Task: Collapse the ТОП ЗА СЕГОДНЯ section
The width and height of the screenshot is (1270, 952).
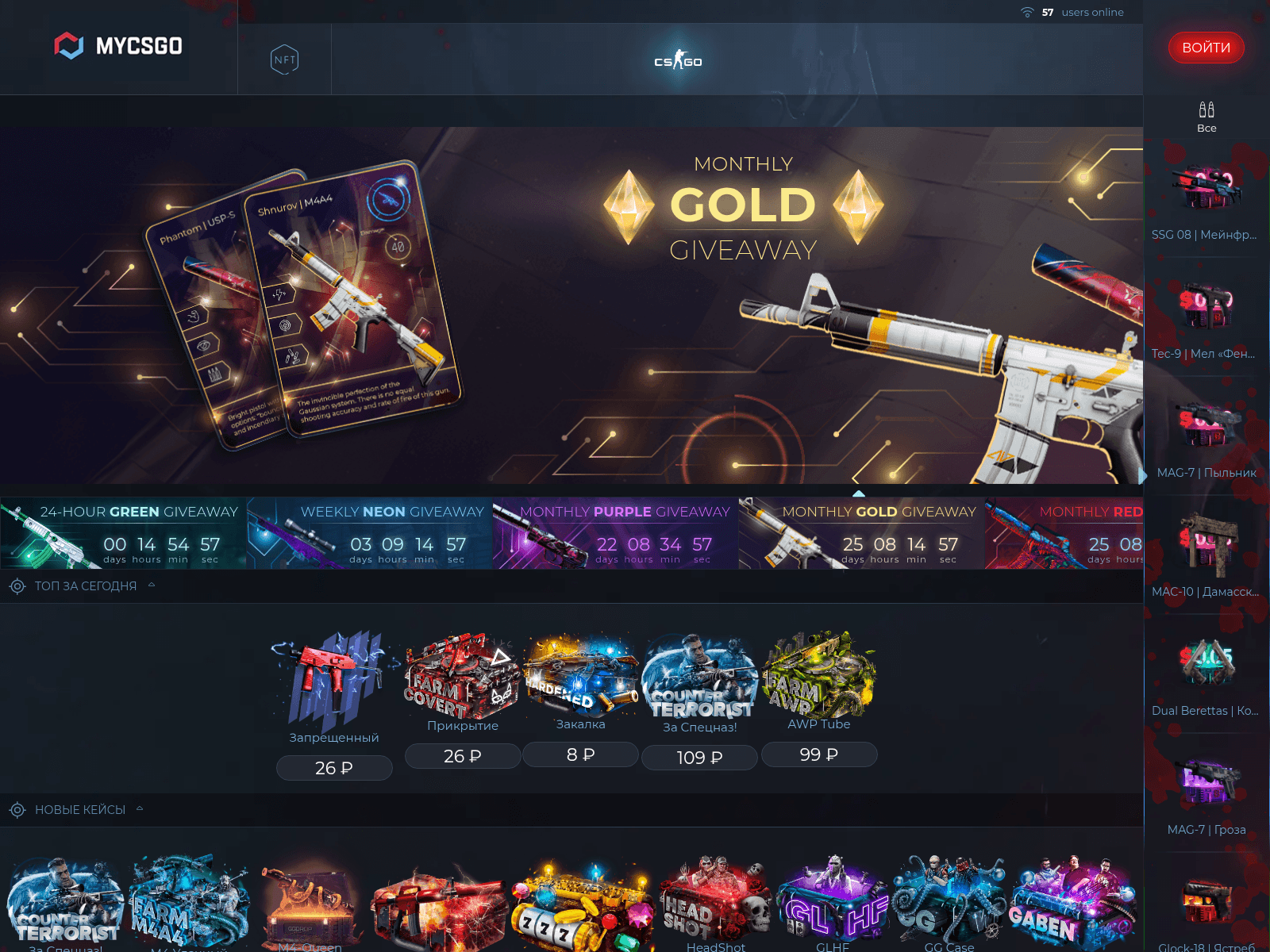Action: (150, 585)
